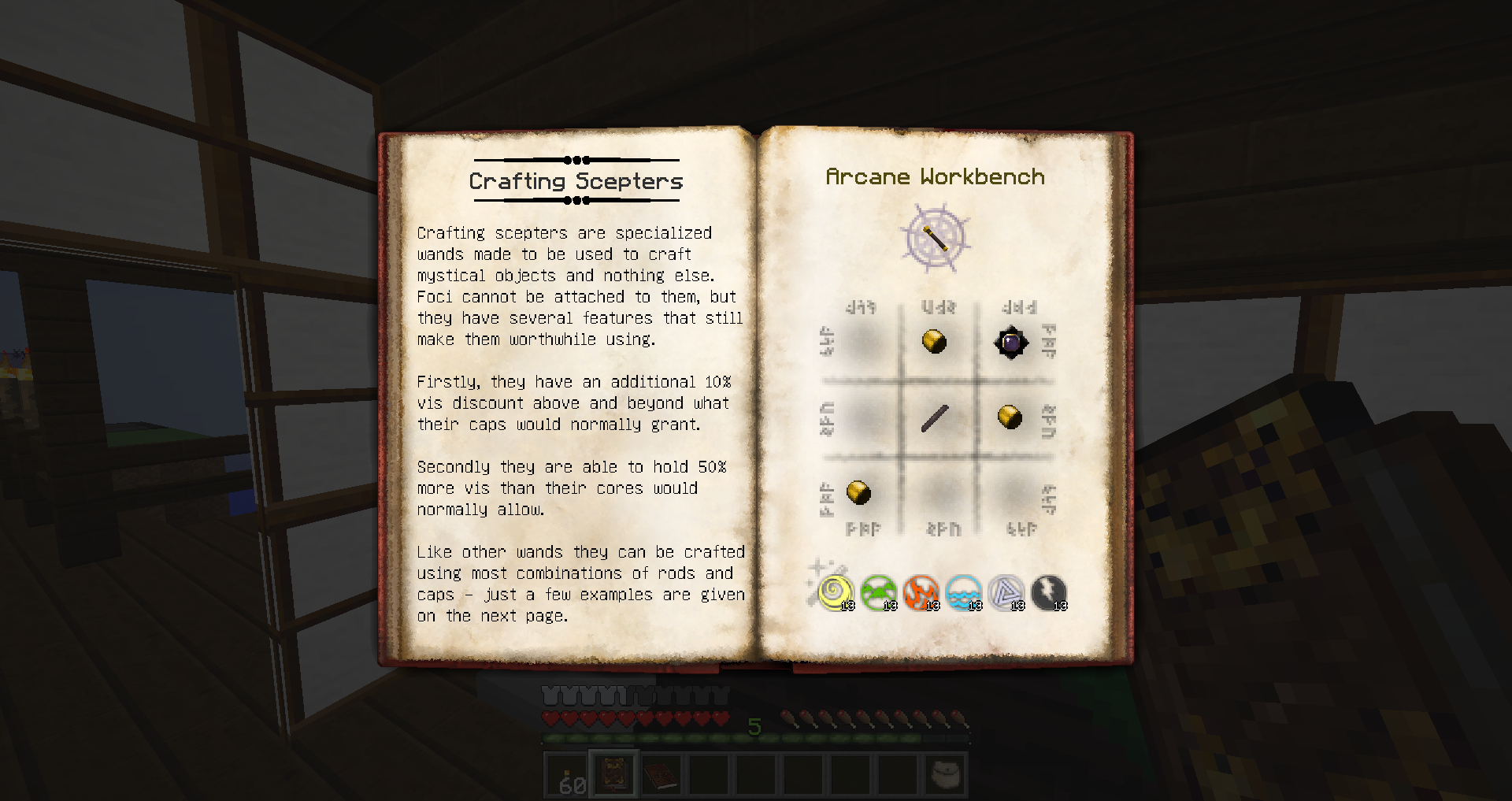Select the yellow Air aspect icon

835,592
